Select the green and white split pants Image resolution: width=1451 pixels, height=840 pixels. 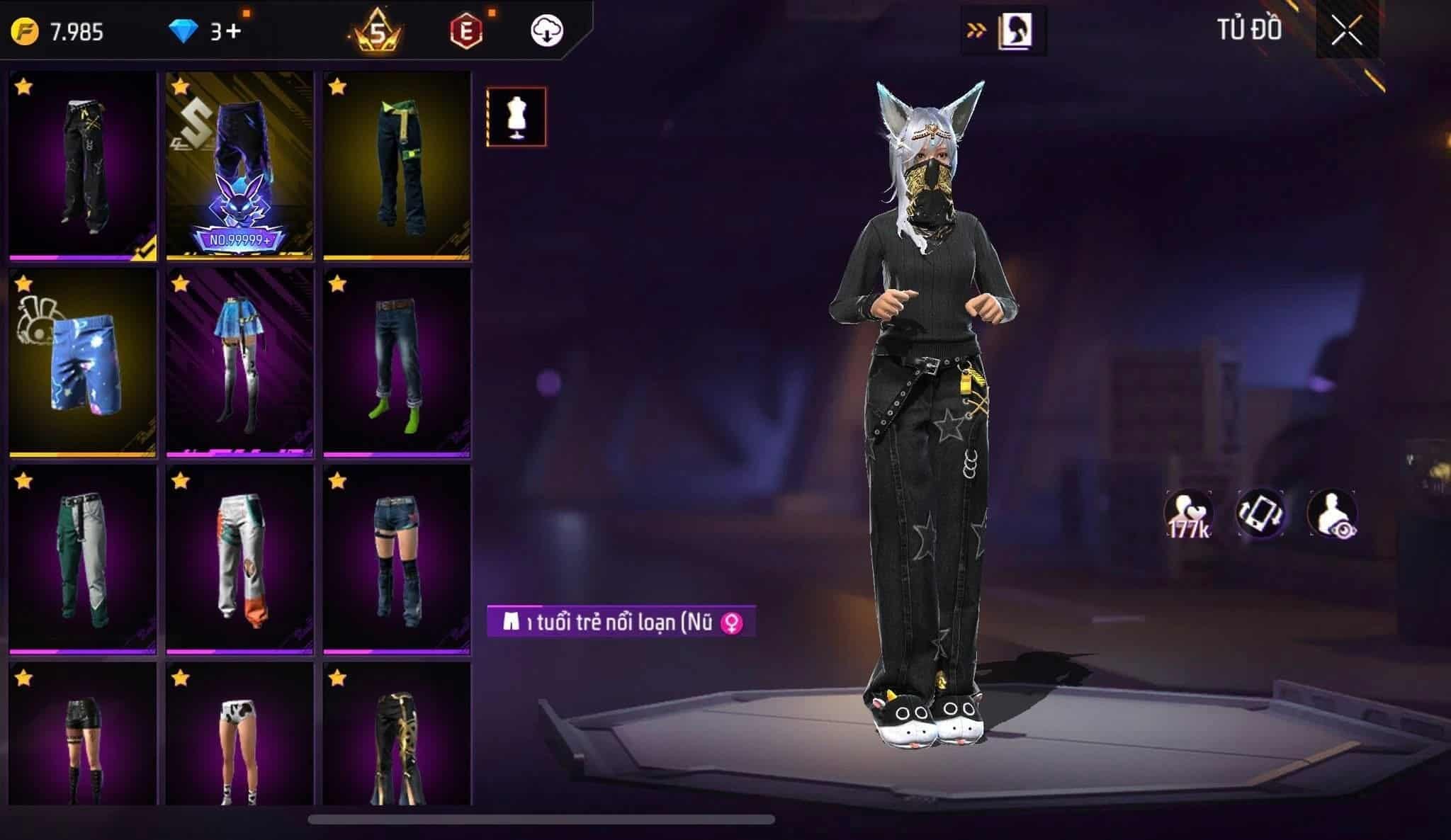(x=83, y=560)
